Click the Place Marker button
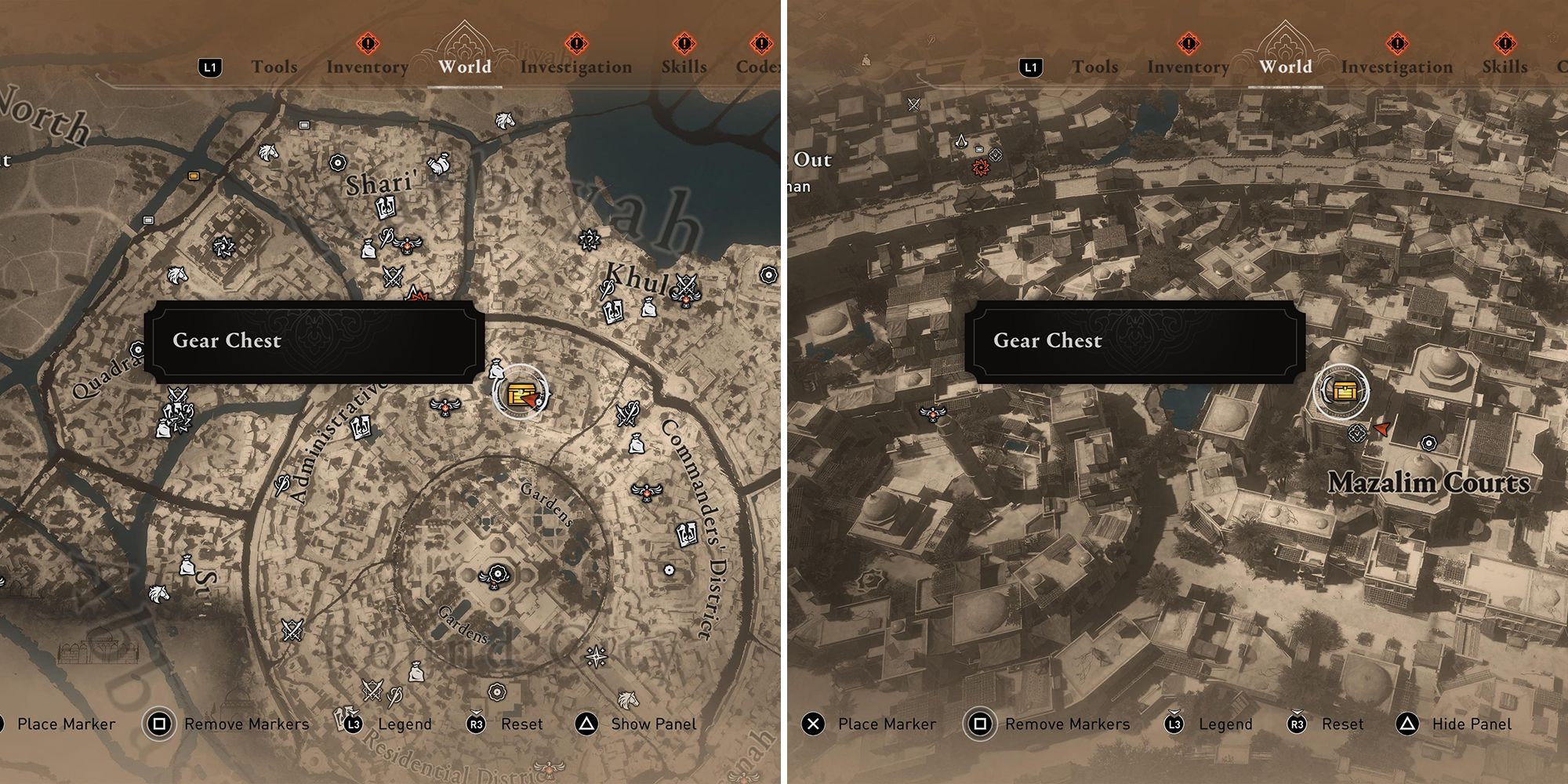Screen dimensions: 1568x784 (x=887, y=724)
